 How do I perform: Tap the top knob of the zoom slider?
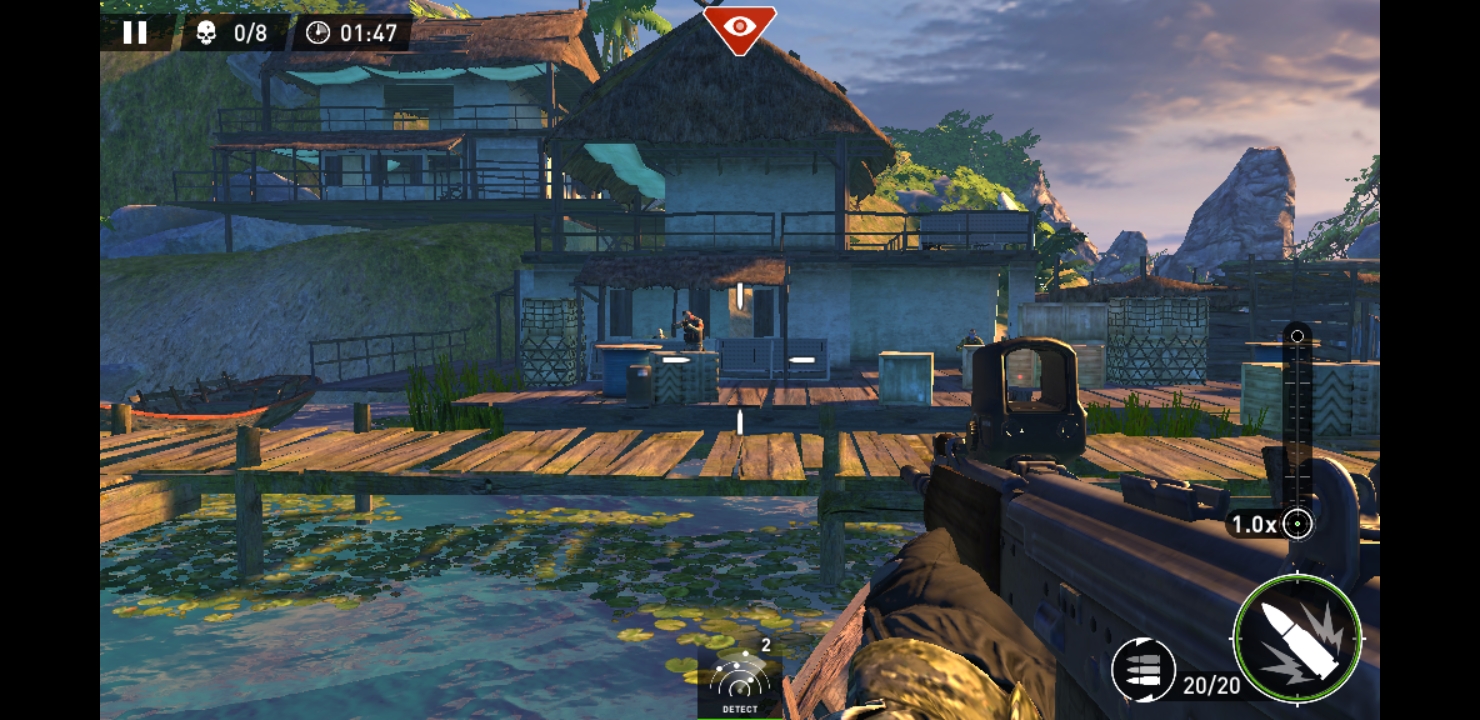tap(1298, 335)
